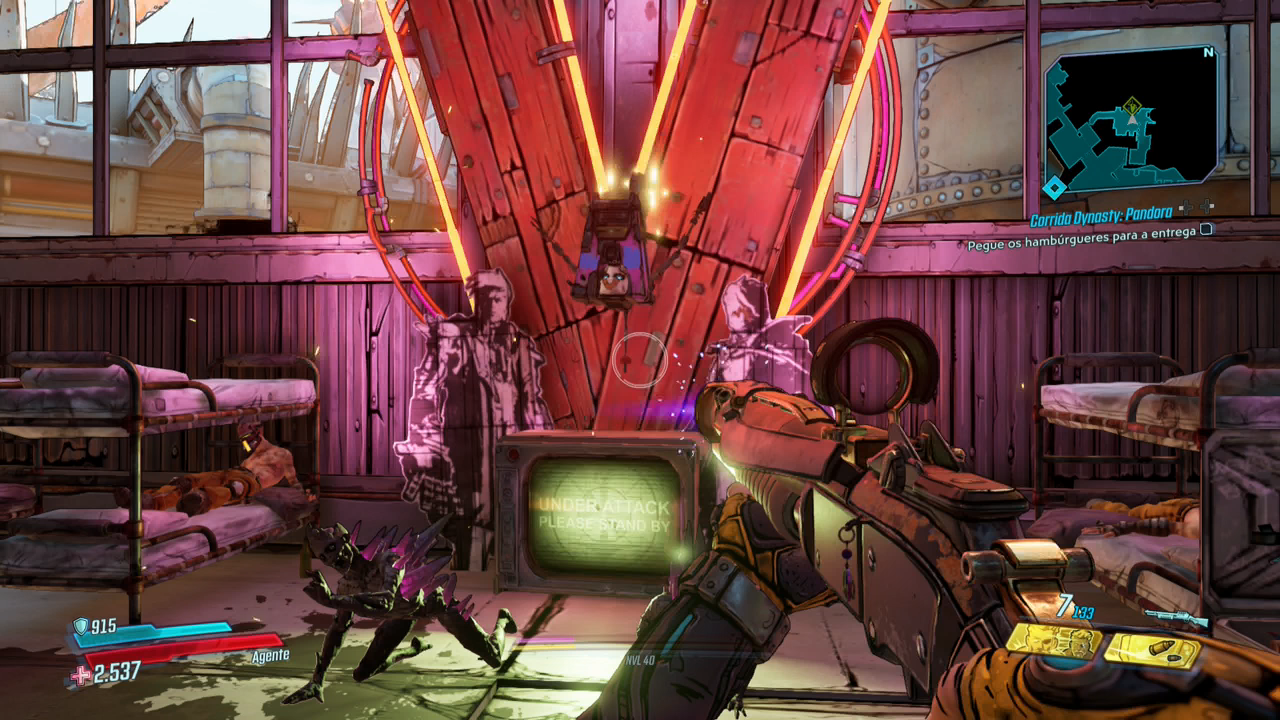Select the equipped shotgun weapon icon
Image resolution: width=1280 pixels, height=720 pixels.
click(1176, 618)
